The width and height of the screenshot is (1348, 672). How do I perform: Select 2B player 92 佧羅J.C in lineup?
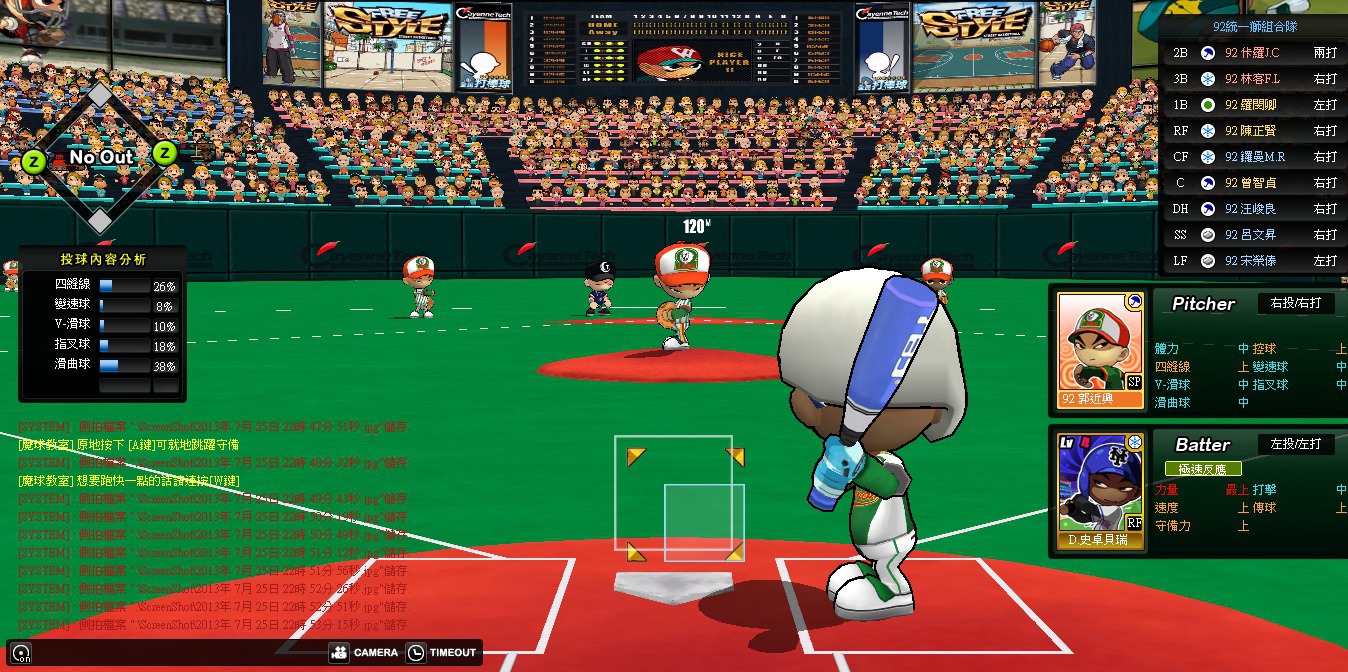(x=1257, y=53)
